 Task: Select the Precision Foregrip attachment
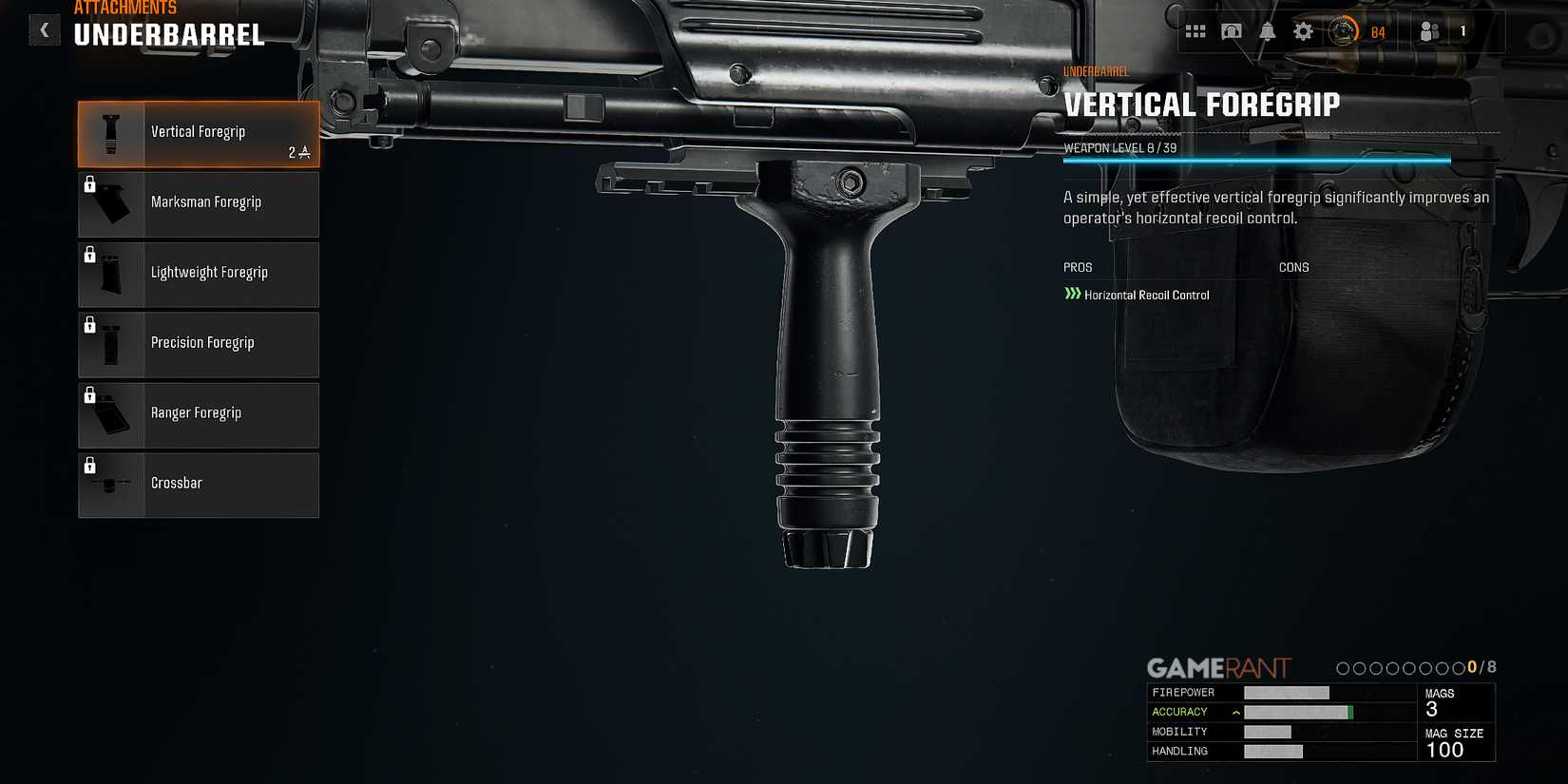[x=201, y=342]
